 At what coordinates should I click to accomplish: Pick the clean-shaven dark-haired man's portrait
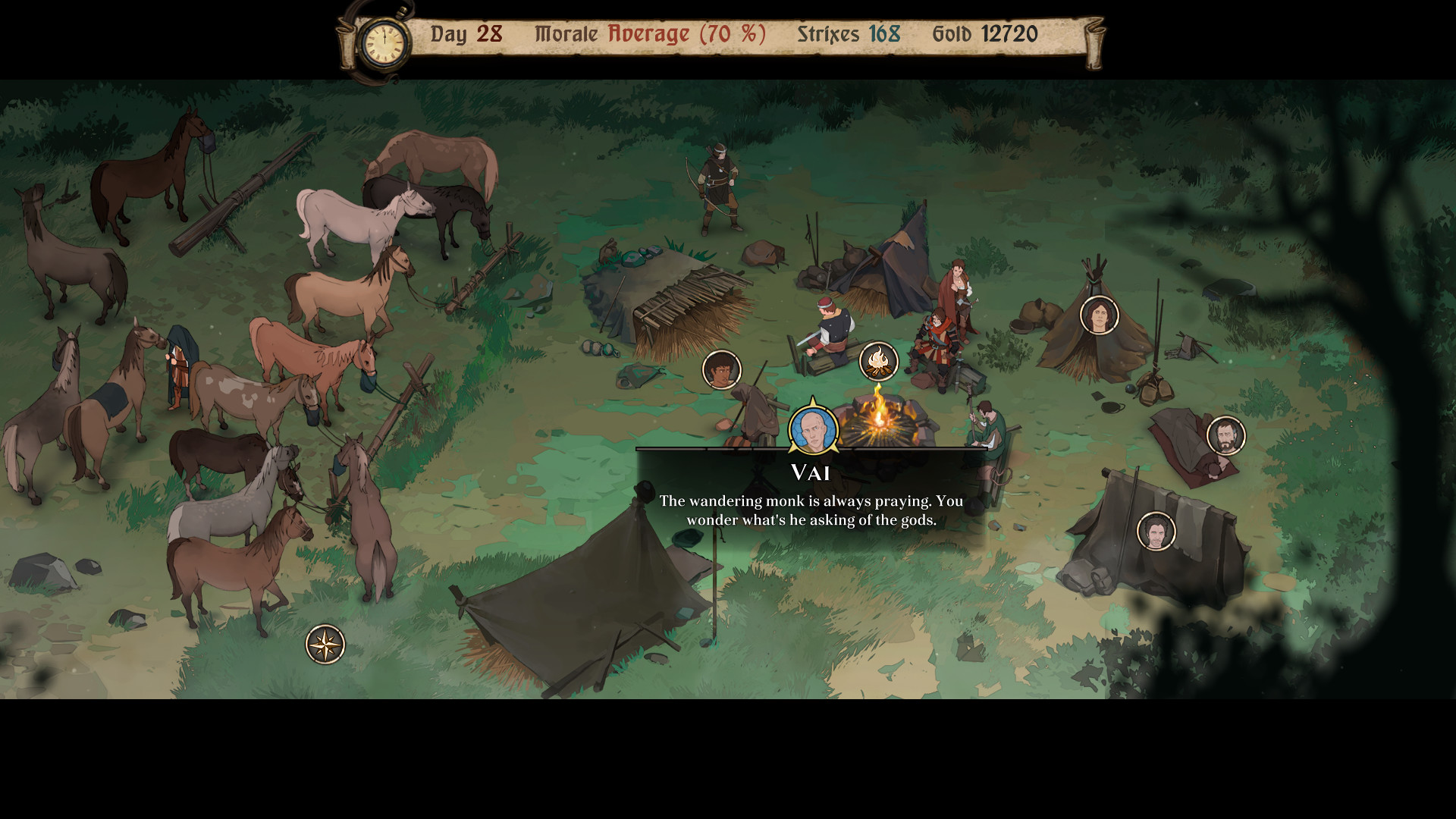(1156, 531)
